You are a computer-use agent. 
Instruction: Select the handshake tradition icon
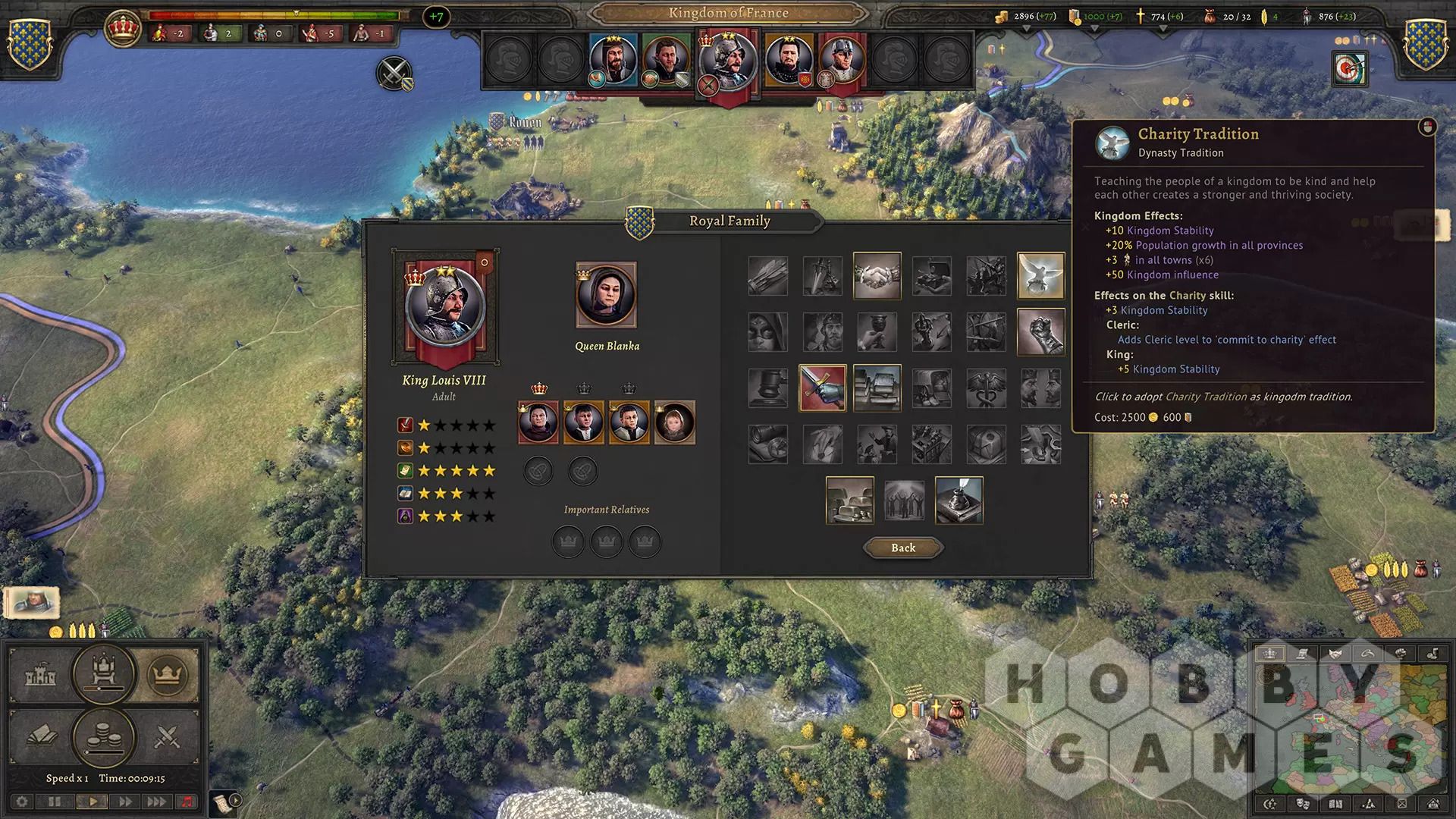(877, 275)
